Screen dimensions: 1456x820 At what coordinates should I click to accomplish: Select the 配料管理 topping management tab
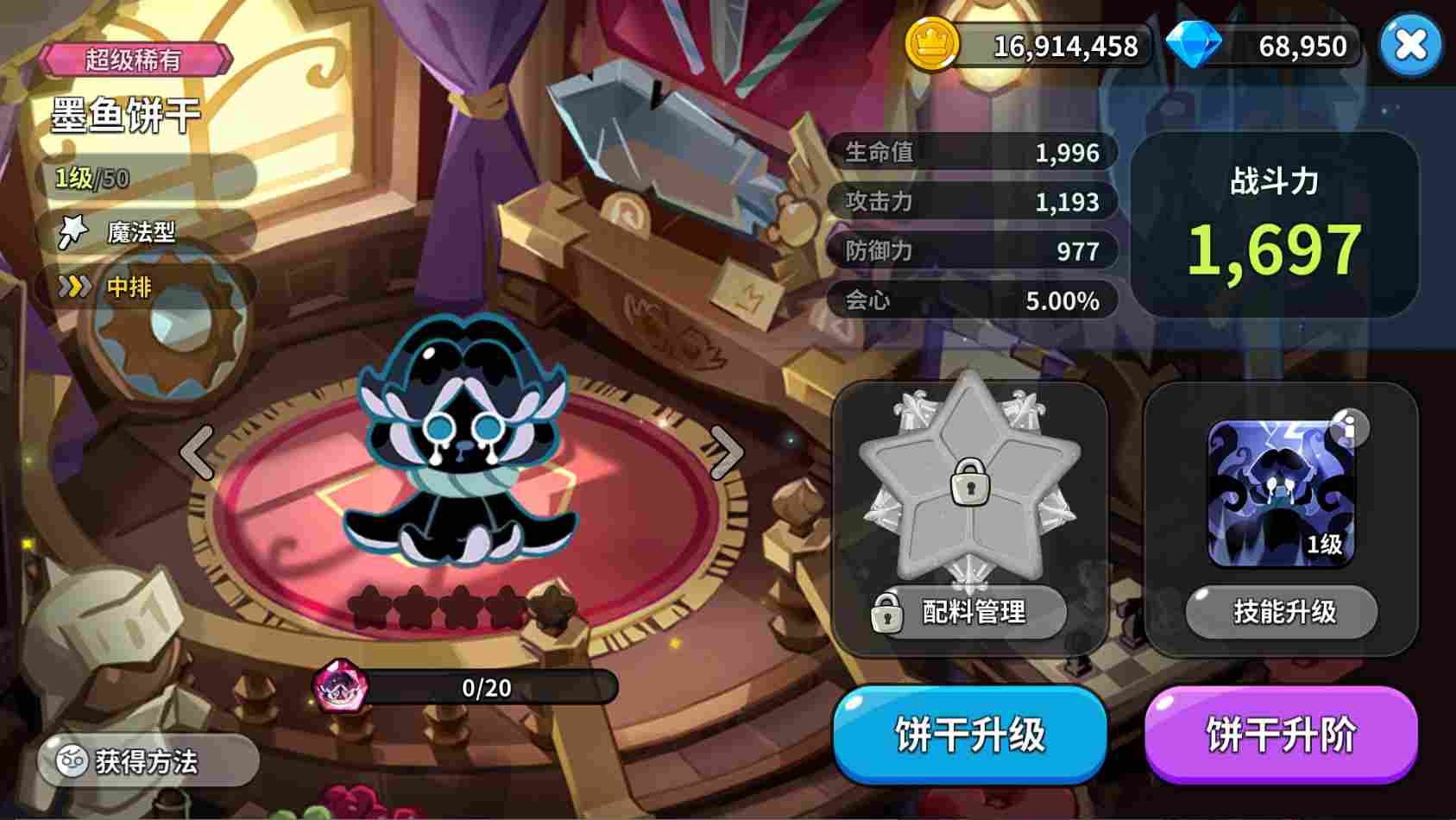click(970, 613)
